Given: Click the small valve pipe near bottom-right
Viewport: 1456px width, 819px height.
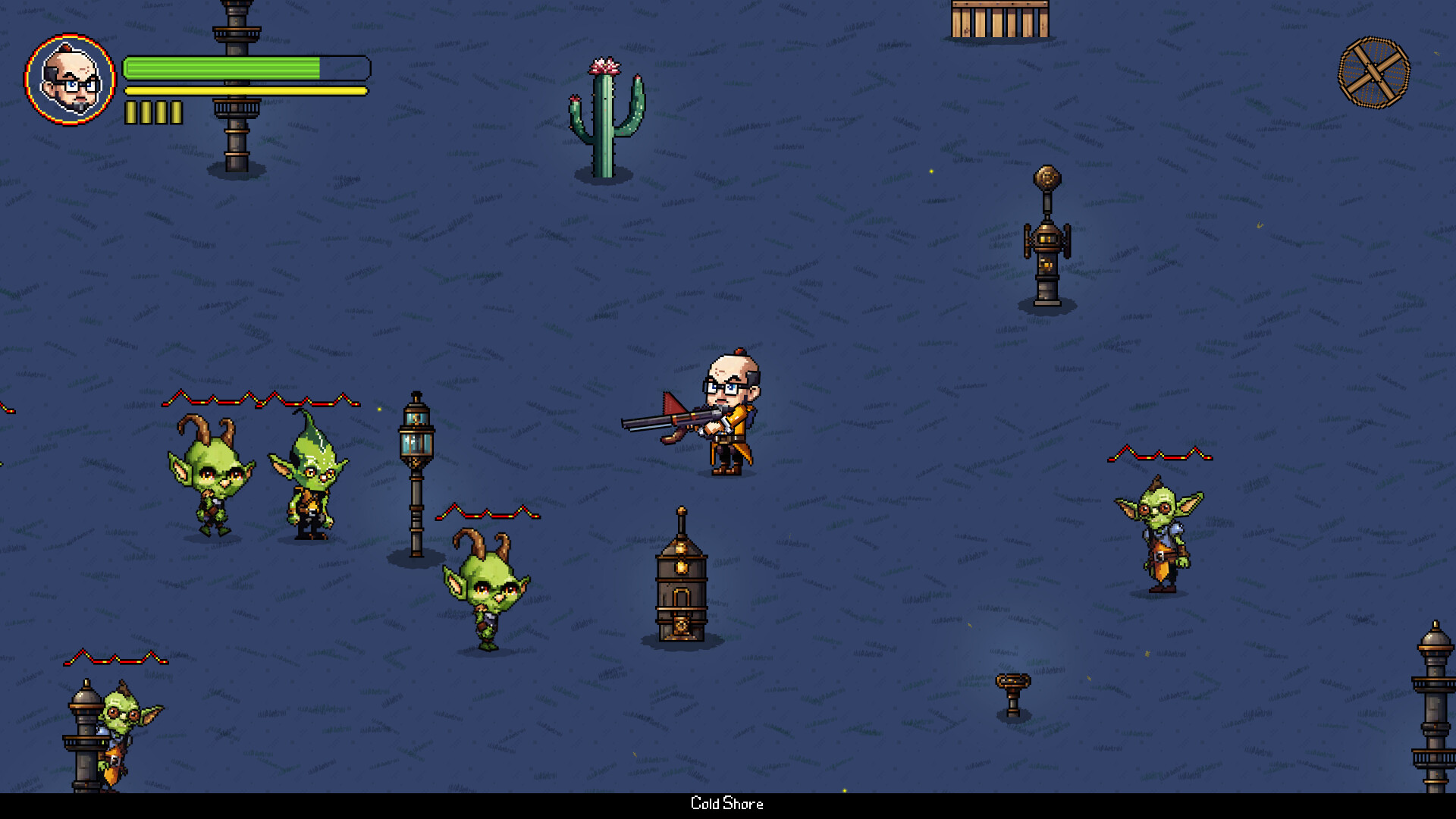Looking at the screenshot, I should (1013, 694).
